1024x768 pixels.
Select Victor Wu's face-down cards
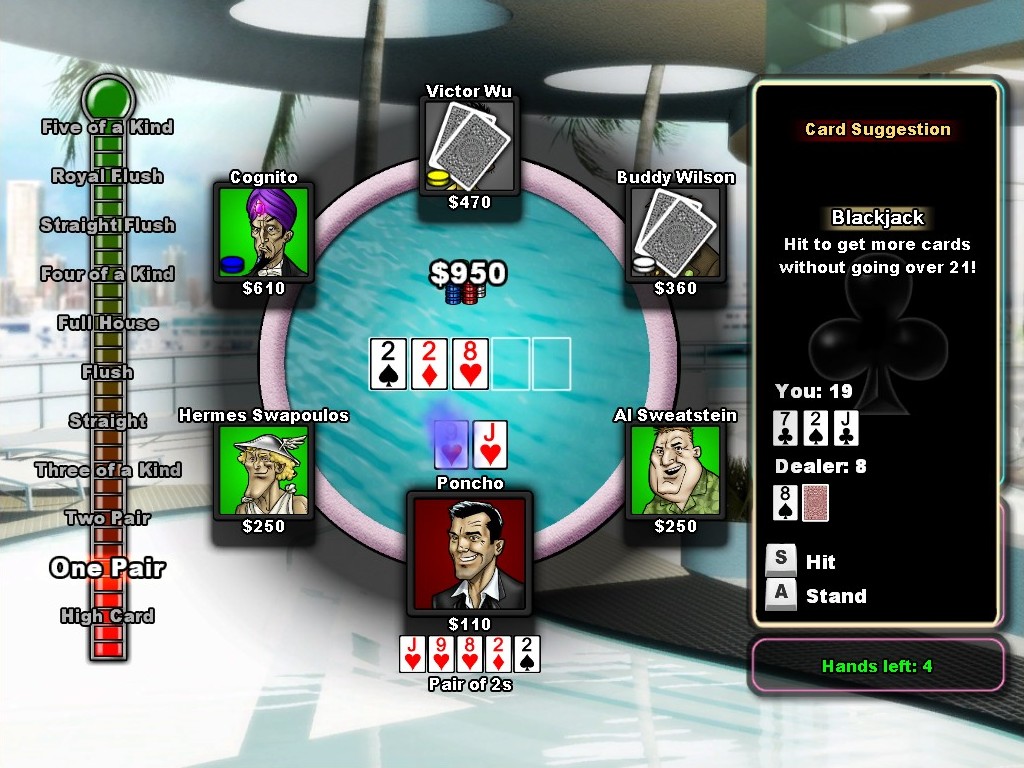coord(469,143)
